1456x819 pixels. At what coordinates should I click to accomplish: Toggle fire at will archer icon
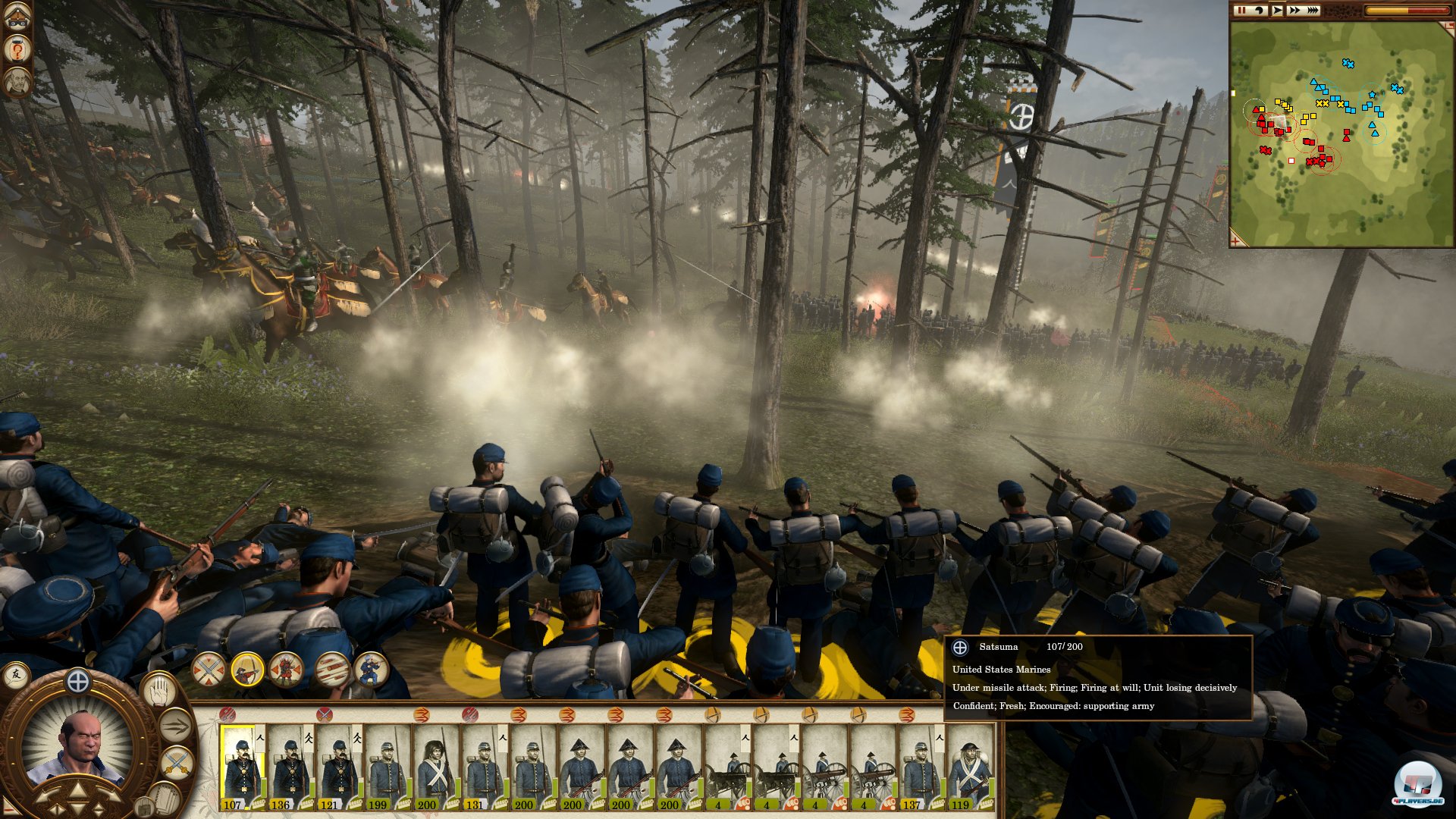247,670
